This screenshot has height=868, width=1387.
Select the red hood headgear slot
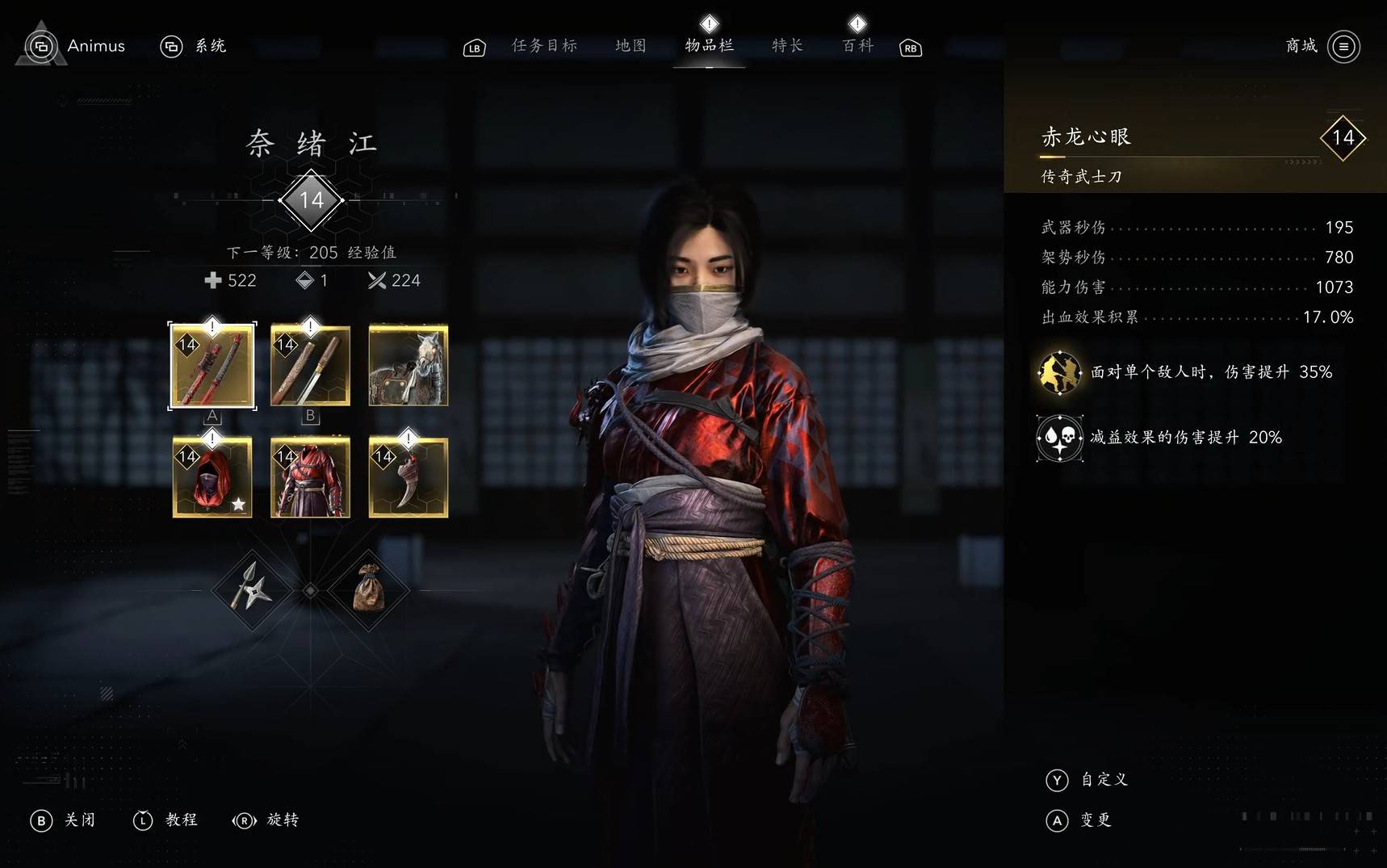tap(212, 477)
